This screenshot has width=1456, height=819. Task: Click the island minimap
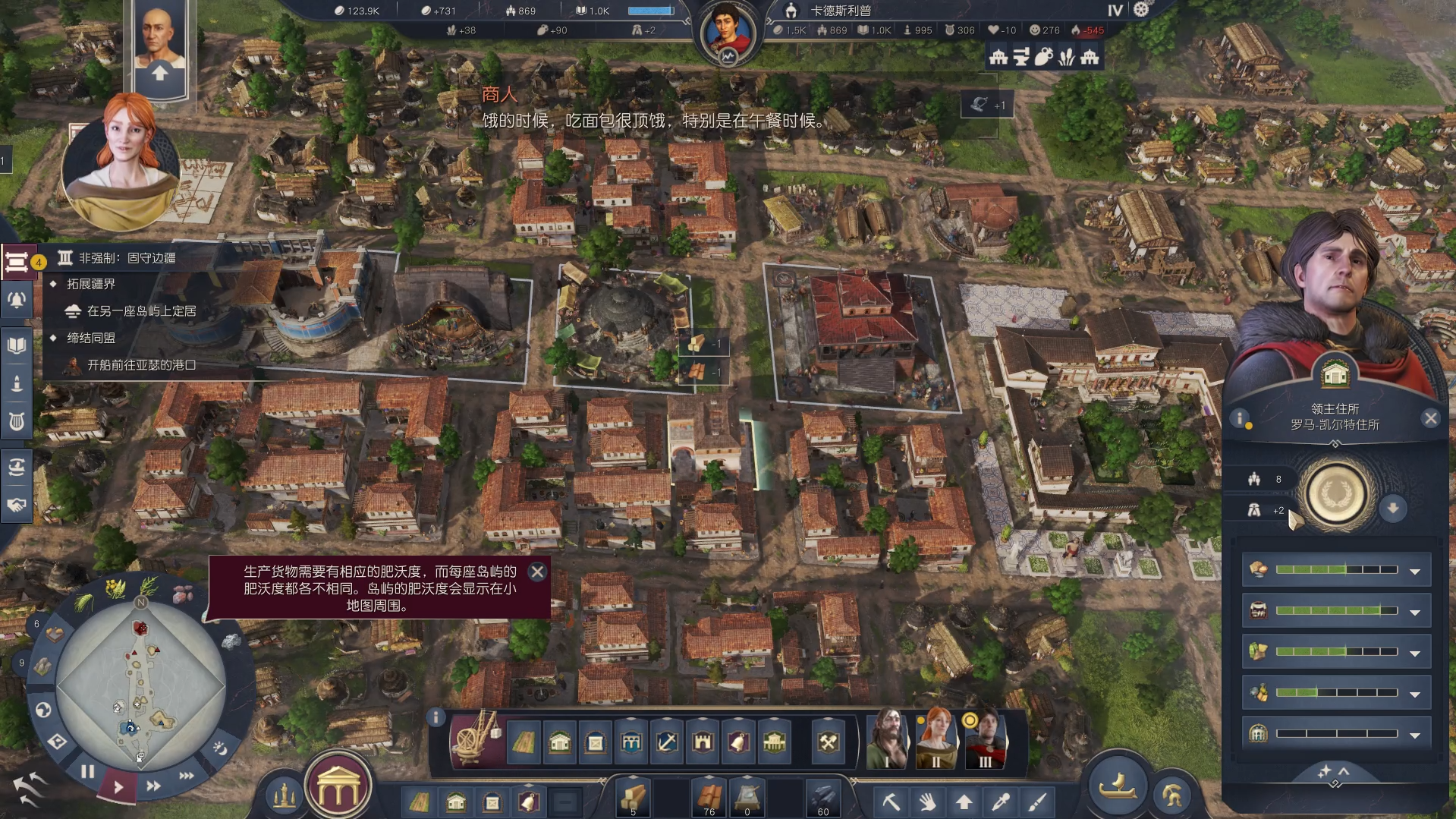tap(140, 683)
